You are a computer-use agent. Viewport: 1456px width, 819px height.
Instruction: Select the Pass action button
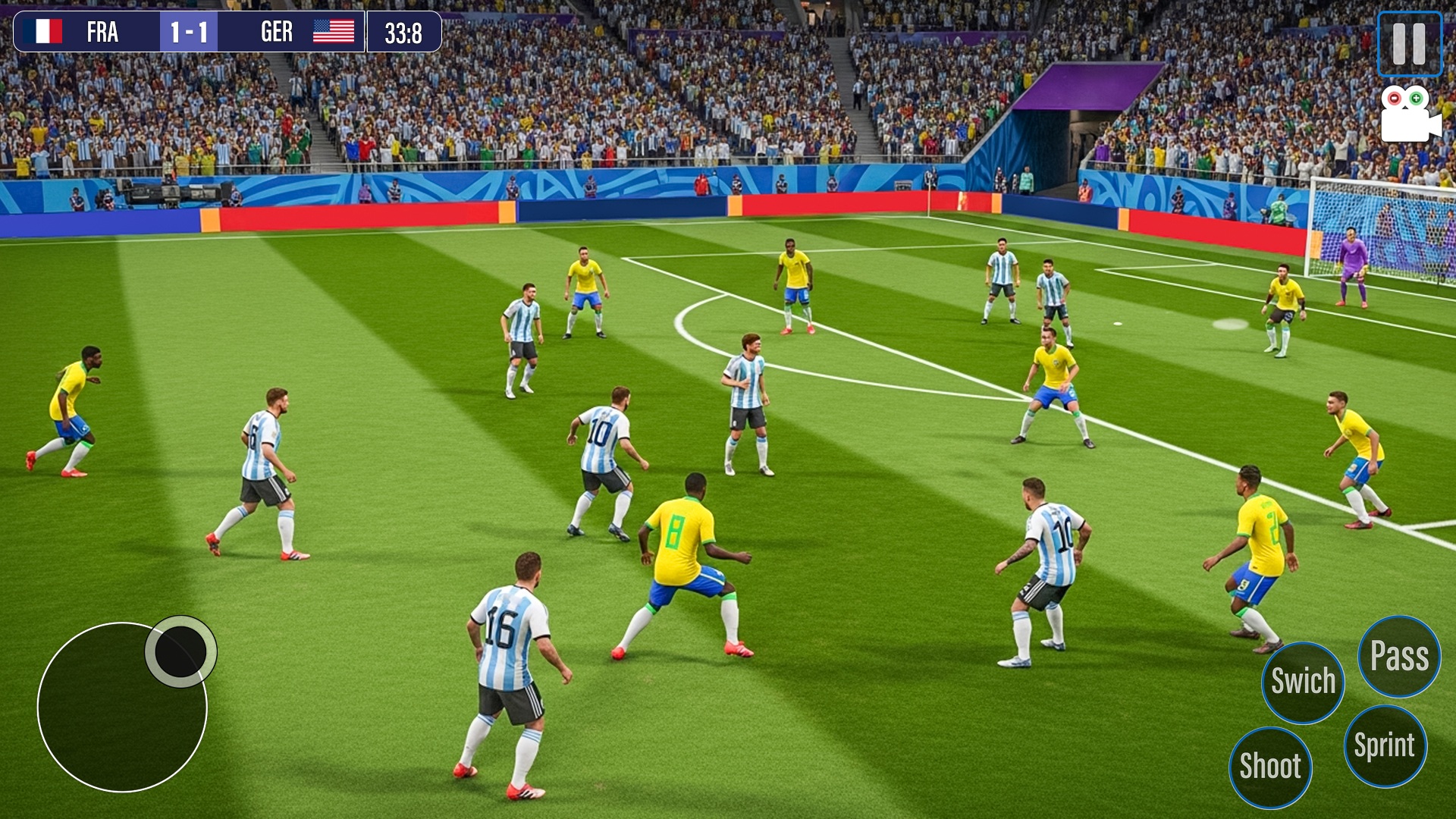1399,657
